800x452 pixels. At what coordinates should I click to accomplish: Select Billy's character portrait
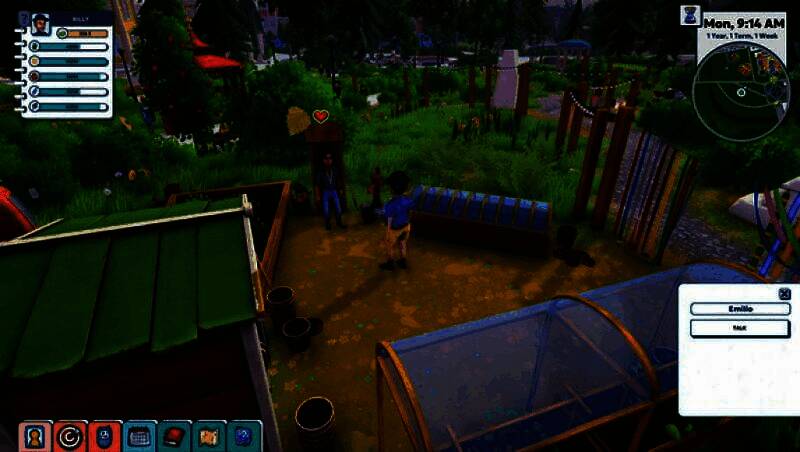(x=41, y=24)
